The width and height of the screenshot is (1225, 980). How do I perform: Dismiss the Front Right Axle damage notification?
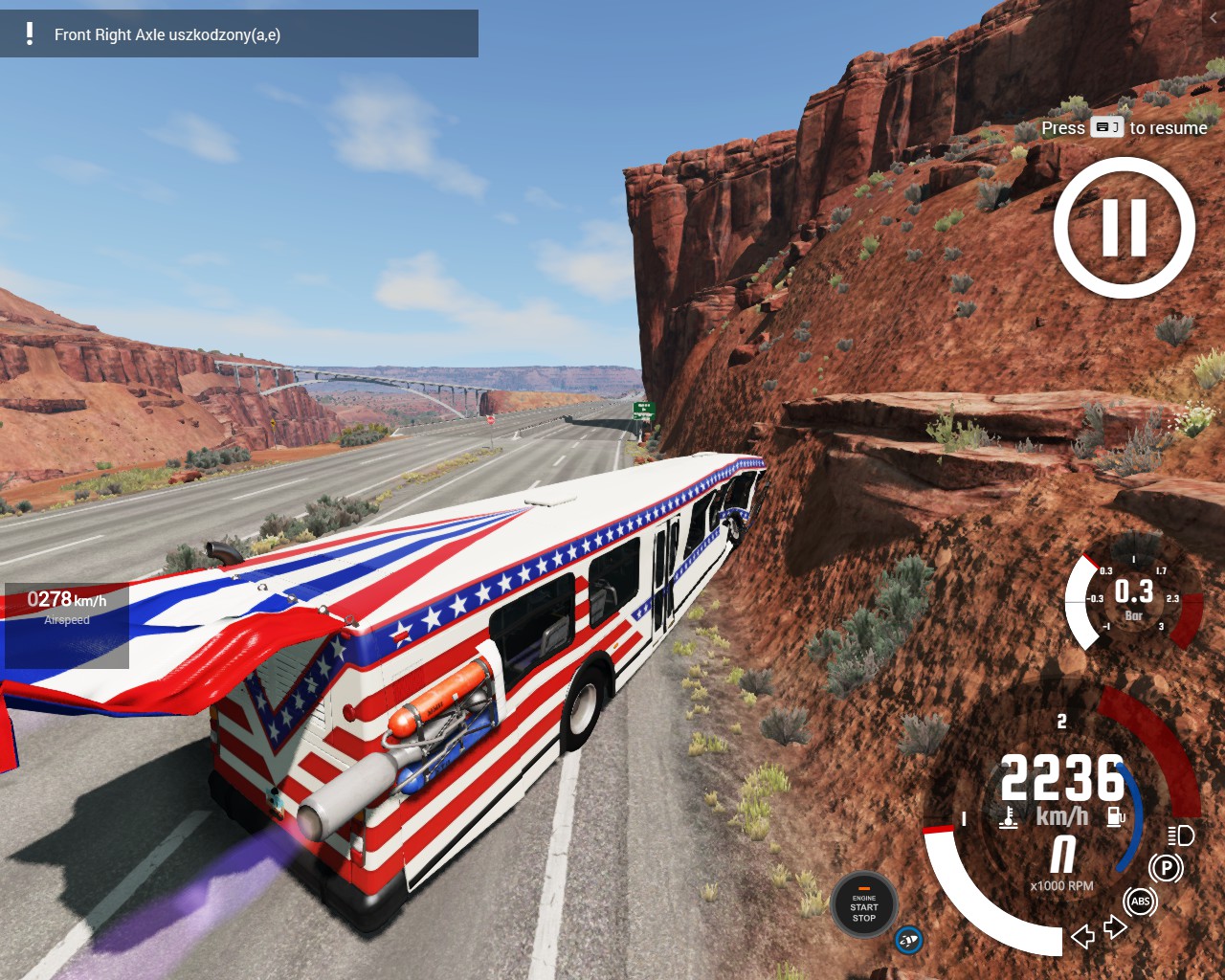[x=238, y=34]
